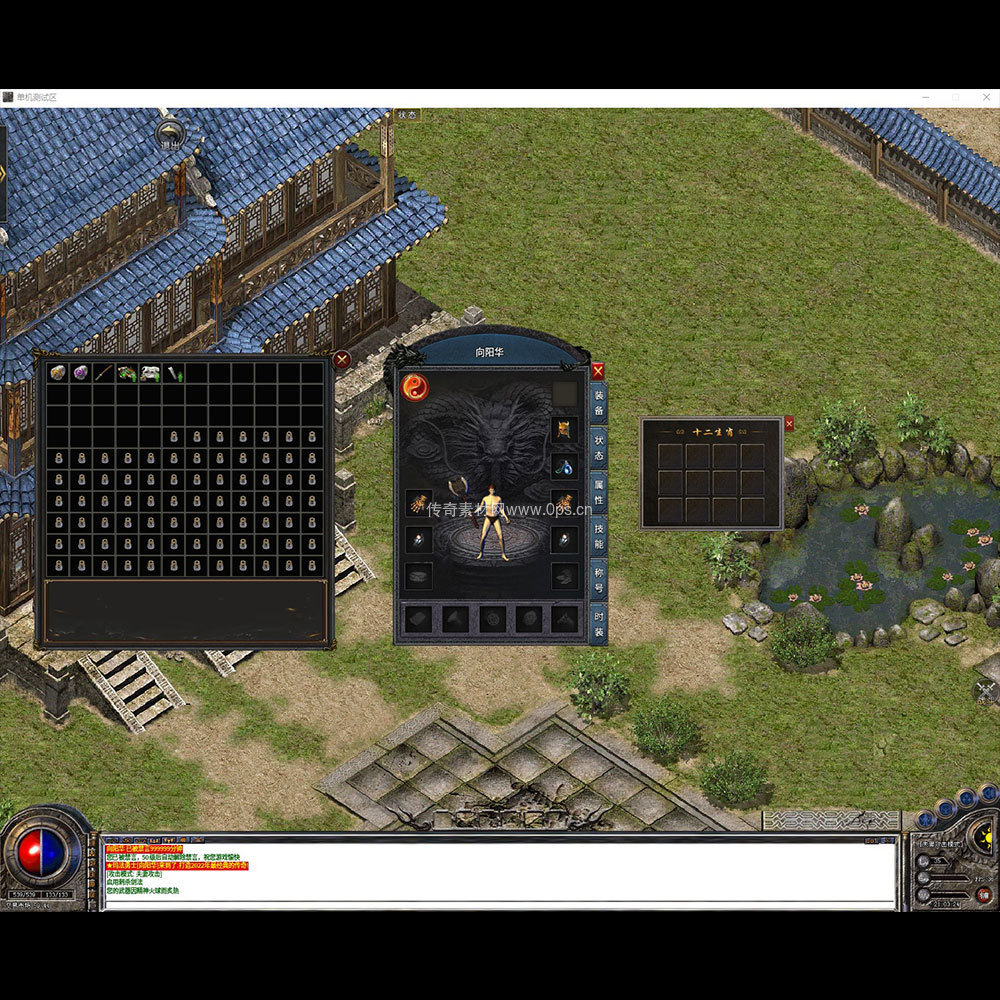Click the 退出 exit button
The width and height of the screenshot is (1000, 1000).
click(x=170, y=133)
